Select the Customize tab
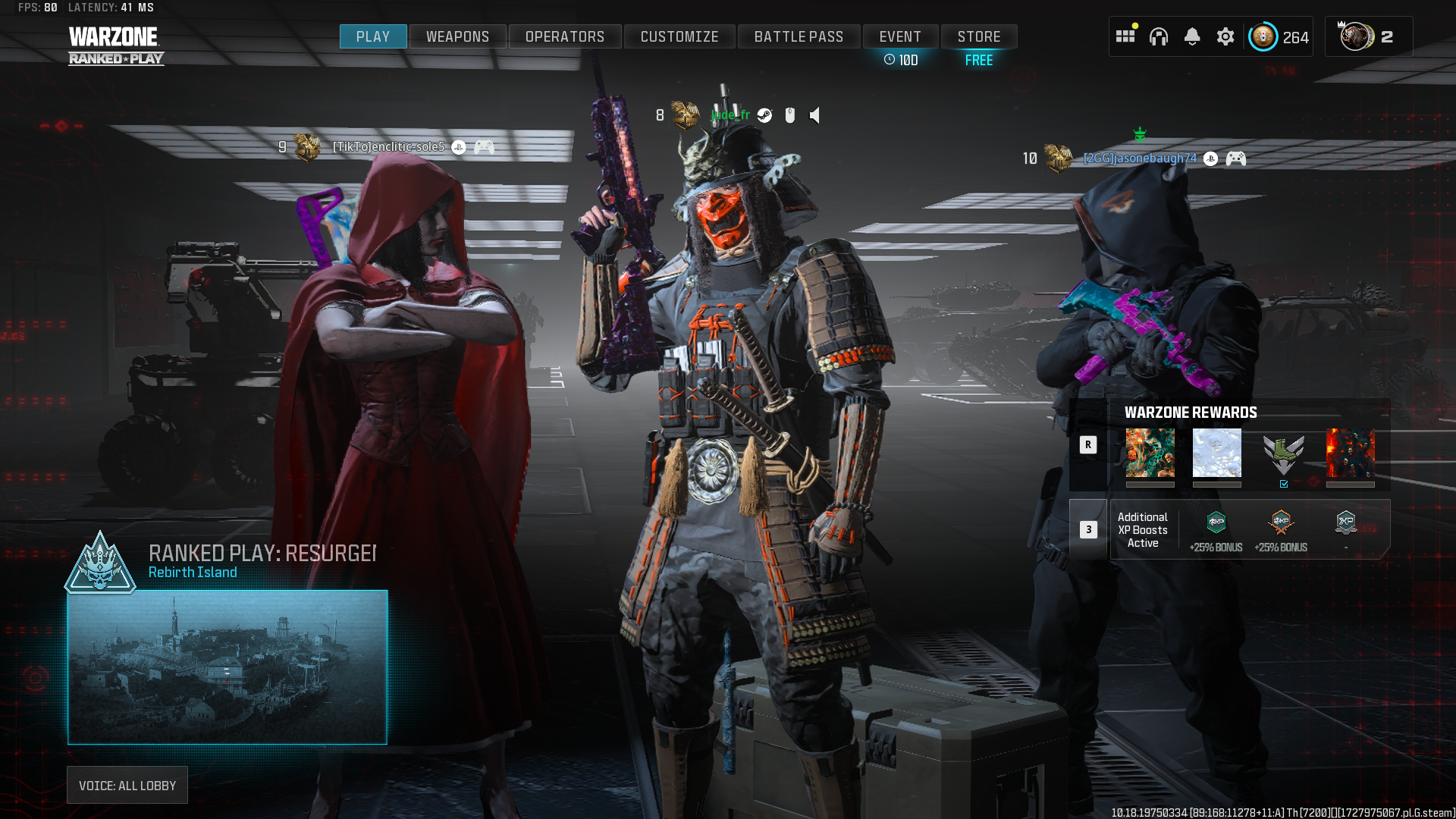This screenshot has width=1456, height=819. (x=679, y=36)
